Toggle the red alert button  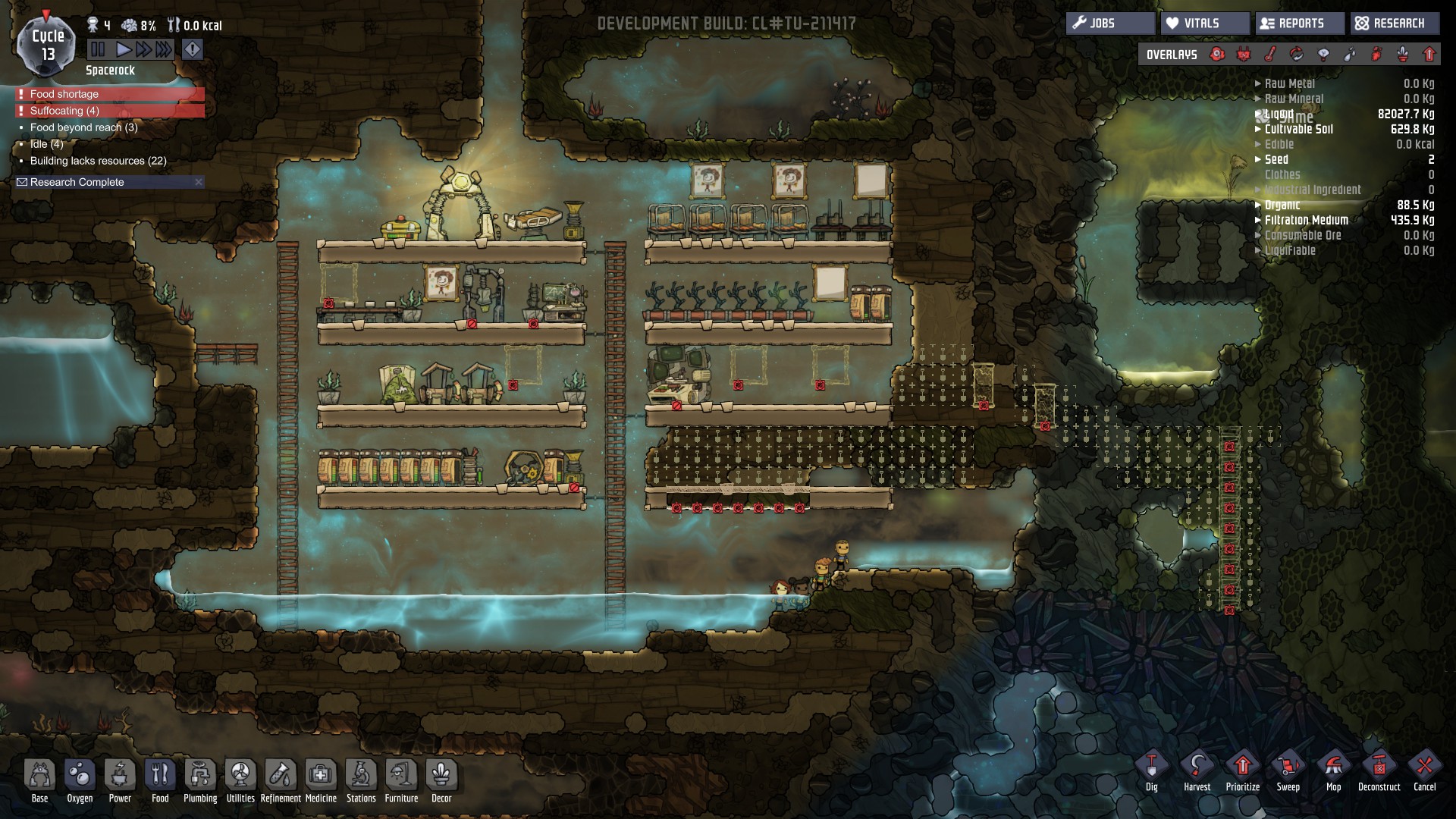point(193,50)
